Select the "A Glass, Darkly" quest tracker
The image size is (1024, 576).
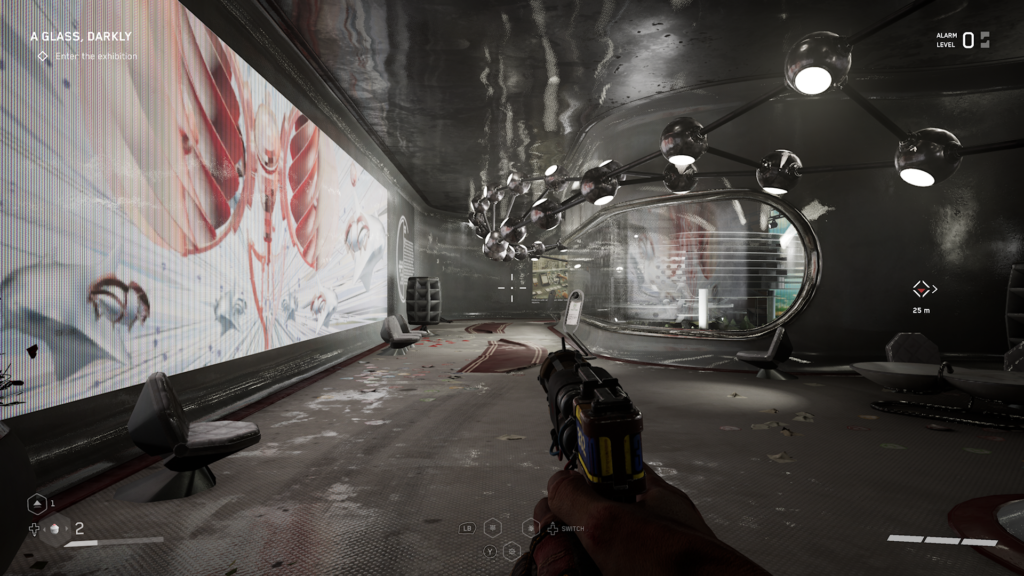click(80, 36)
